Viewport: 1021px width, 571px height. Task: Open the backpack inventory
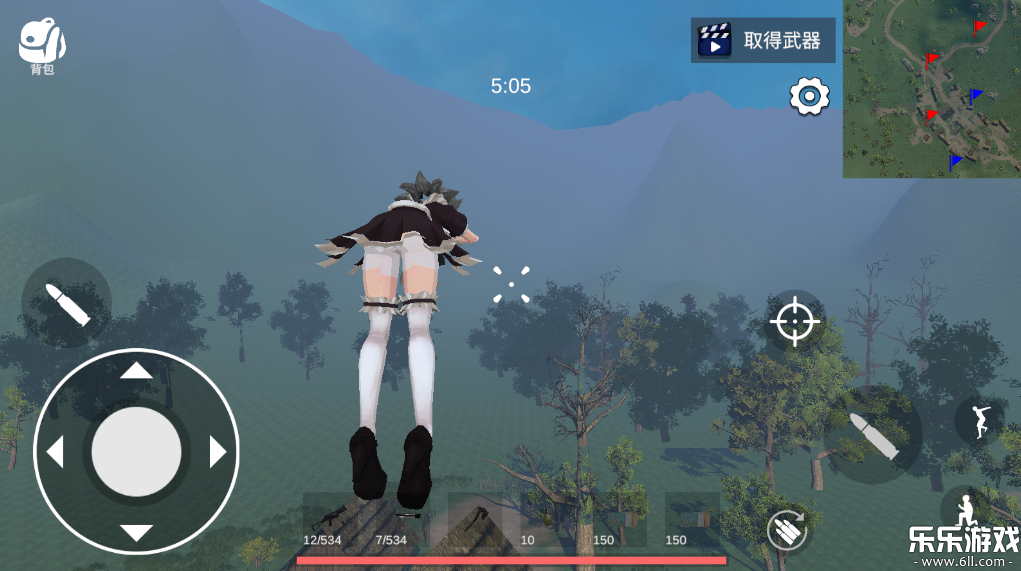click(x=42, y=44)
